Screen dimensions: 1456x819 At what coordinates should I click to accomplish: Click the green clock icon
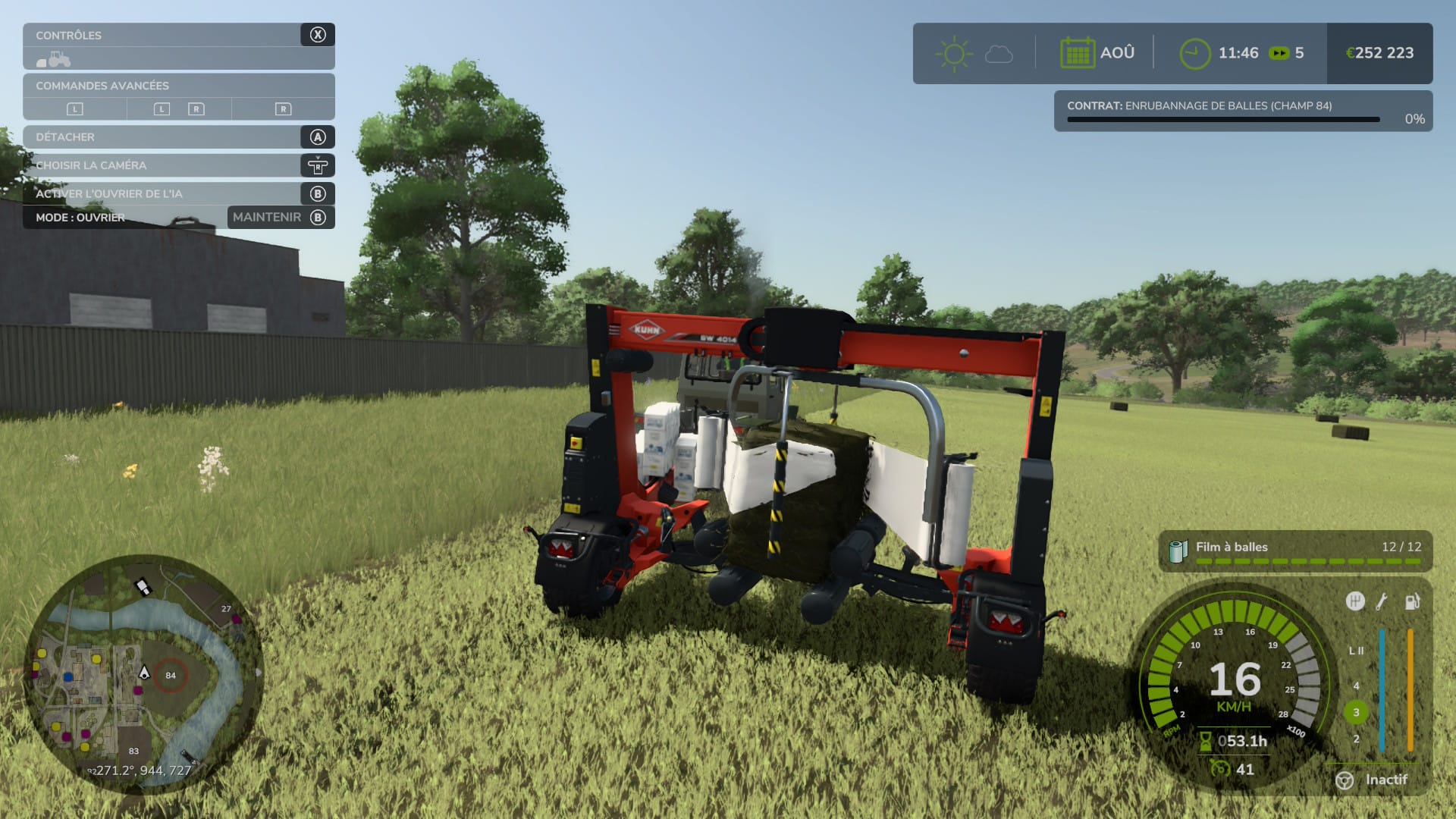(1194, 54)
